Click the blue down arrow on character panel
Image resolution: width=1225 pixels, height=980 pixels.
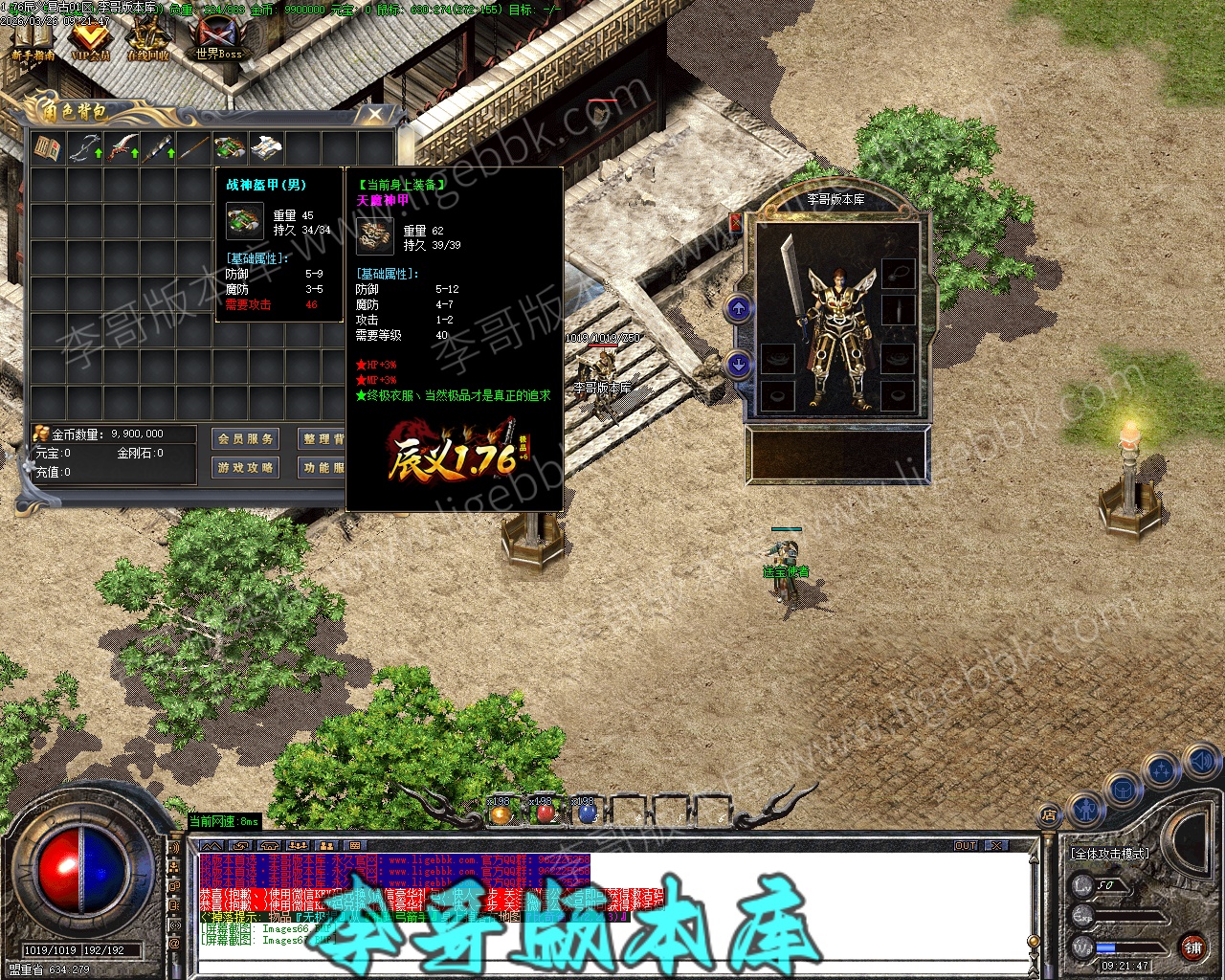738,365
